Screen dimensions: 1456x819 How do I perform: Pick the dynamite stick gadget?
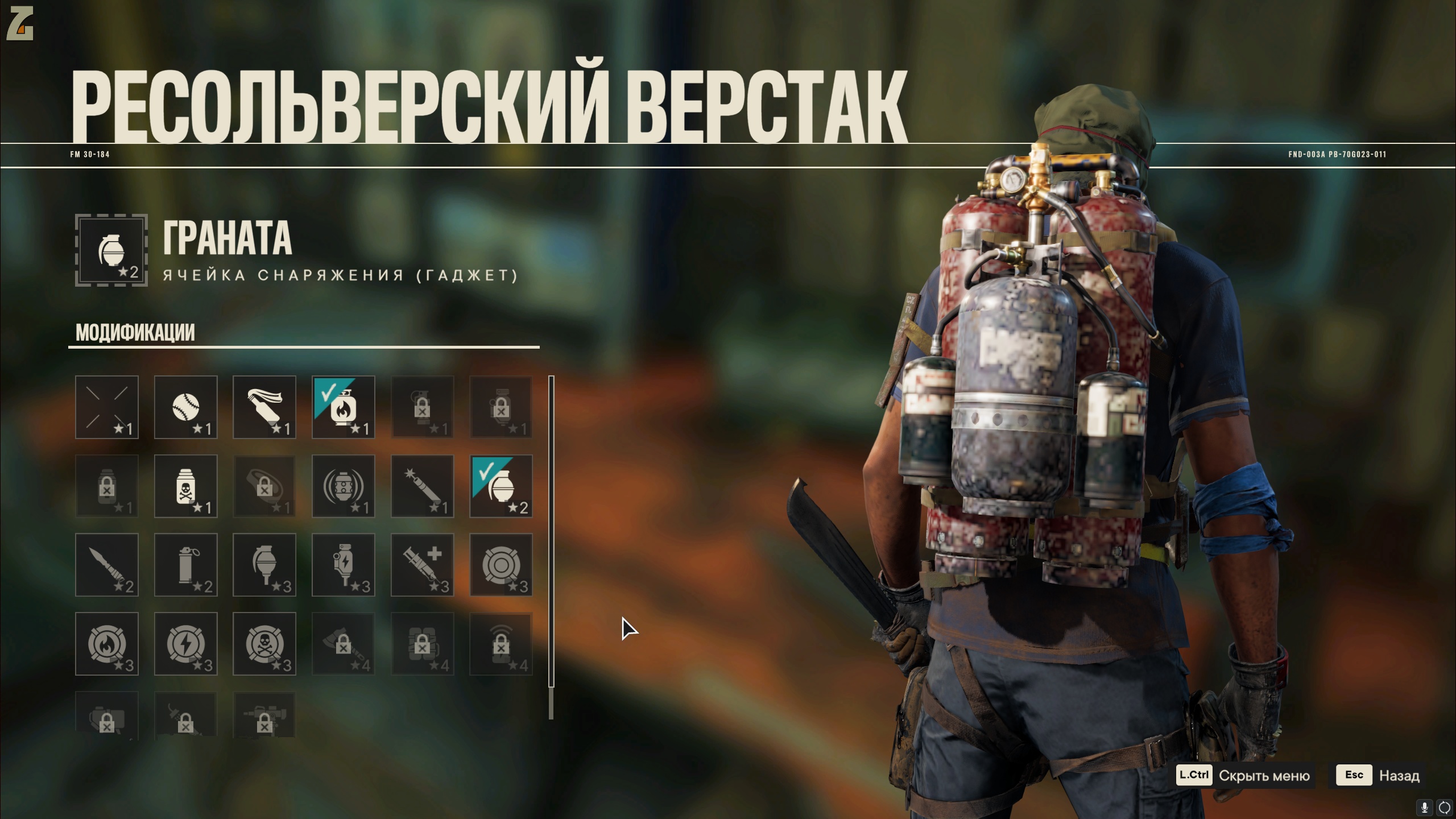422,486
